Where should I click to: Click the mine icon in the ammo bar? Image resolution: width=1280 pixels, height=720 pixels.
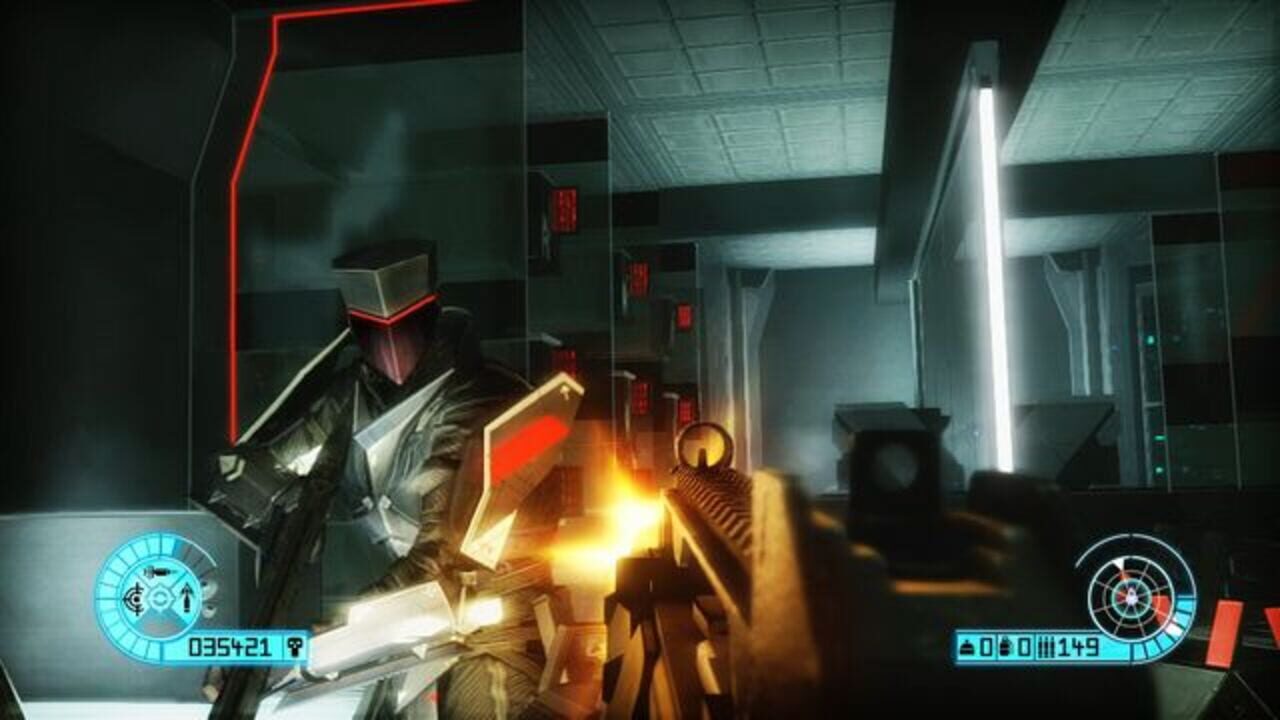966,646
